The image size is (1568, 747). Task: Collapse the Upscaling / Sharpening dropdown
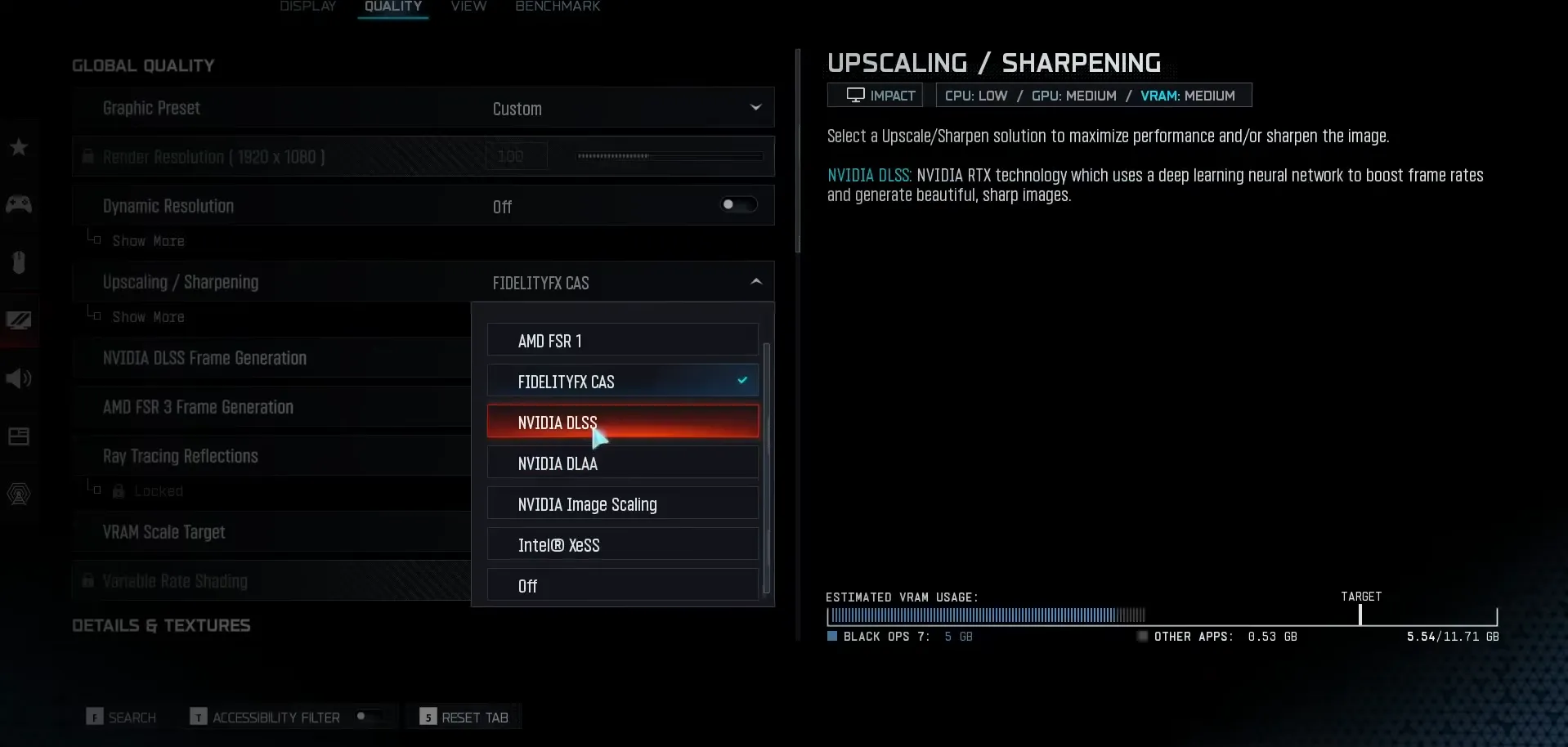pyautogui.click(x=754, y=281)
